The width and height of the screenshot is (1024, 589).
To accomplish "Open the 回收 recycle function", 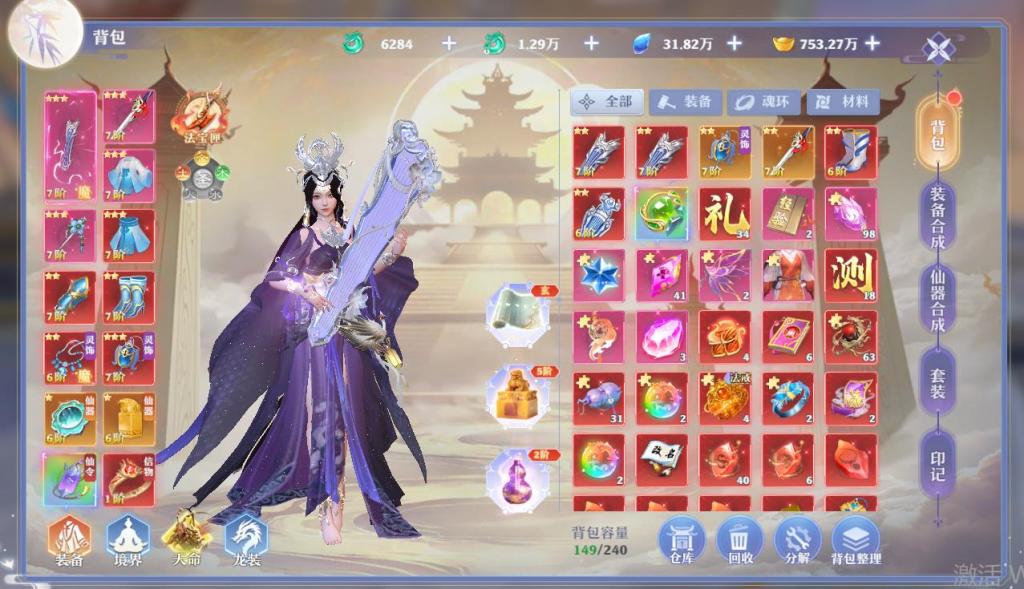I will click(740, 542).
